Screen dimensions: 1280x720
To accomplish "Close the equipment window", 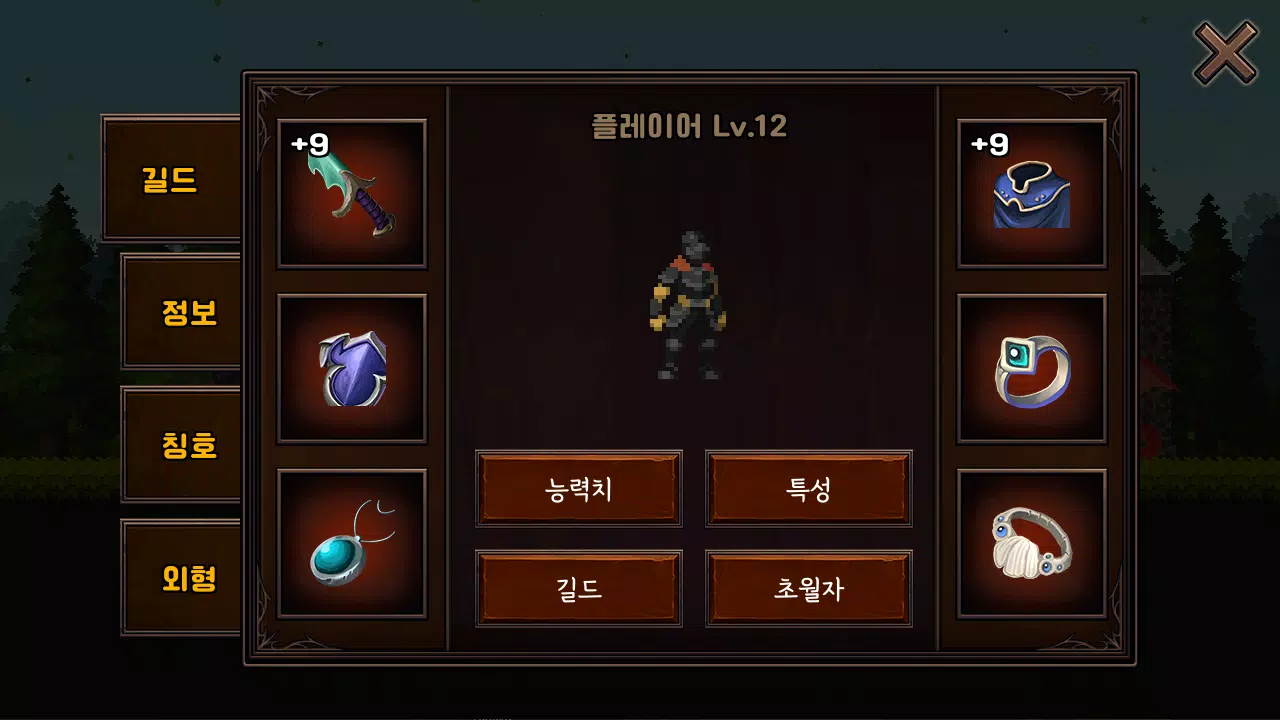I will tap(1225, 54).
